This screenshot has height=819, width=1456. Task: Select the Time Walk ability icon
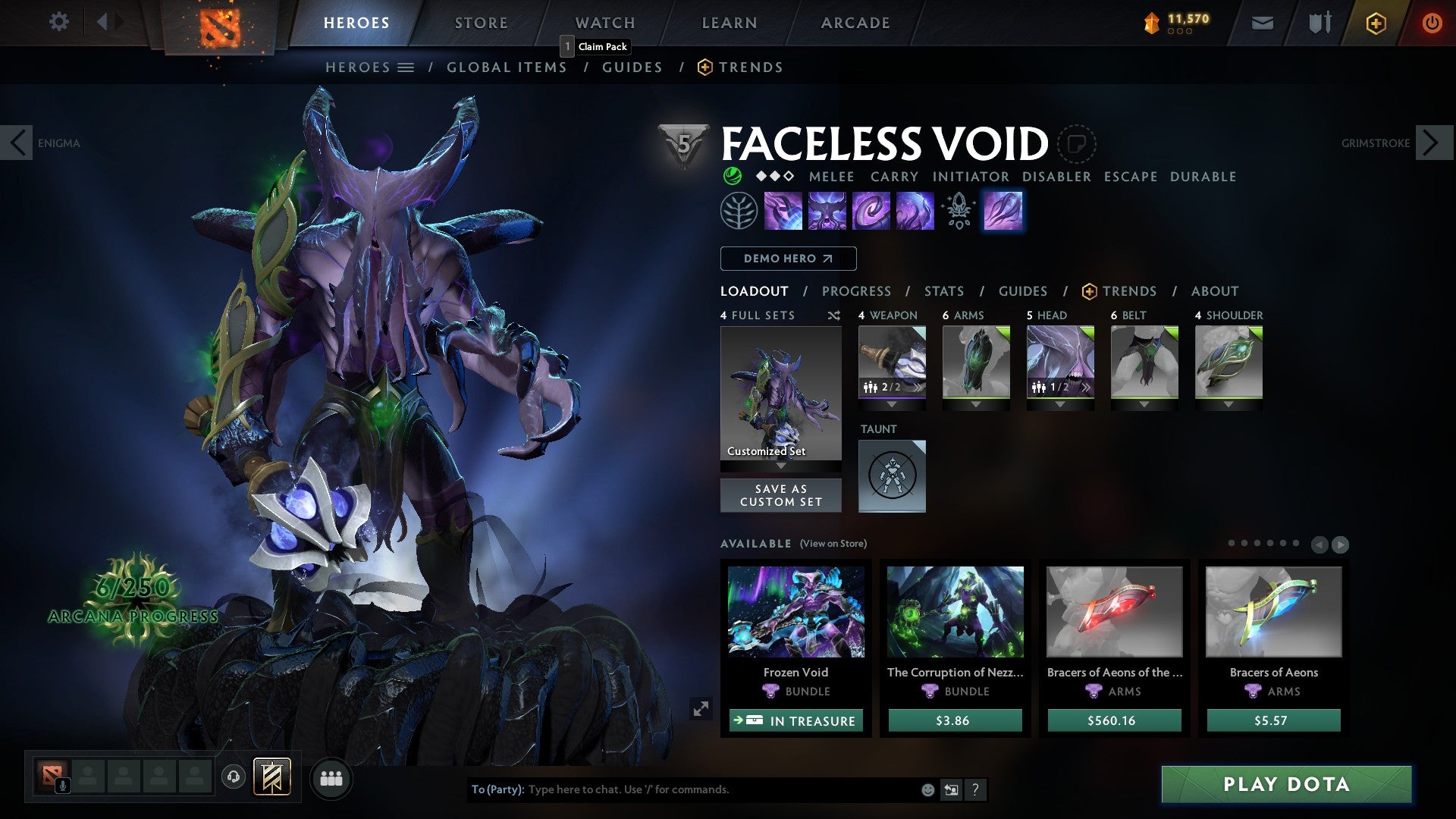click(783, 212)
